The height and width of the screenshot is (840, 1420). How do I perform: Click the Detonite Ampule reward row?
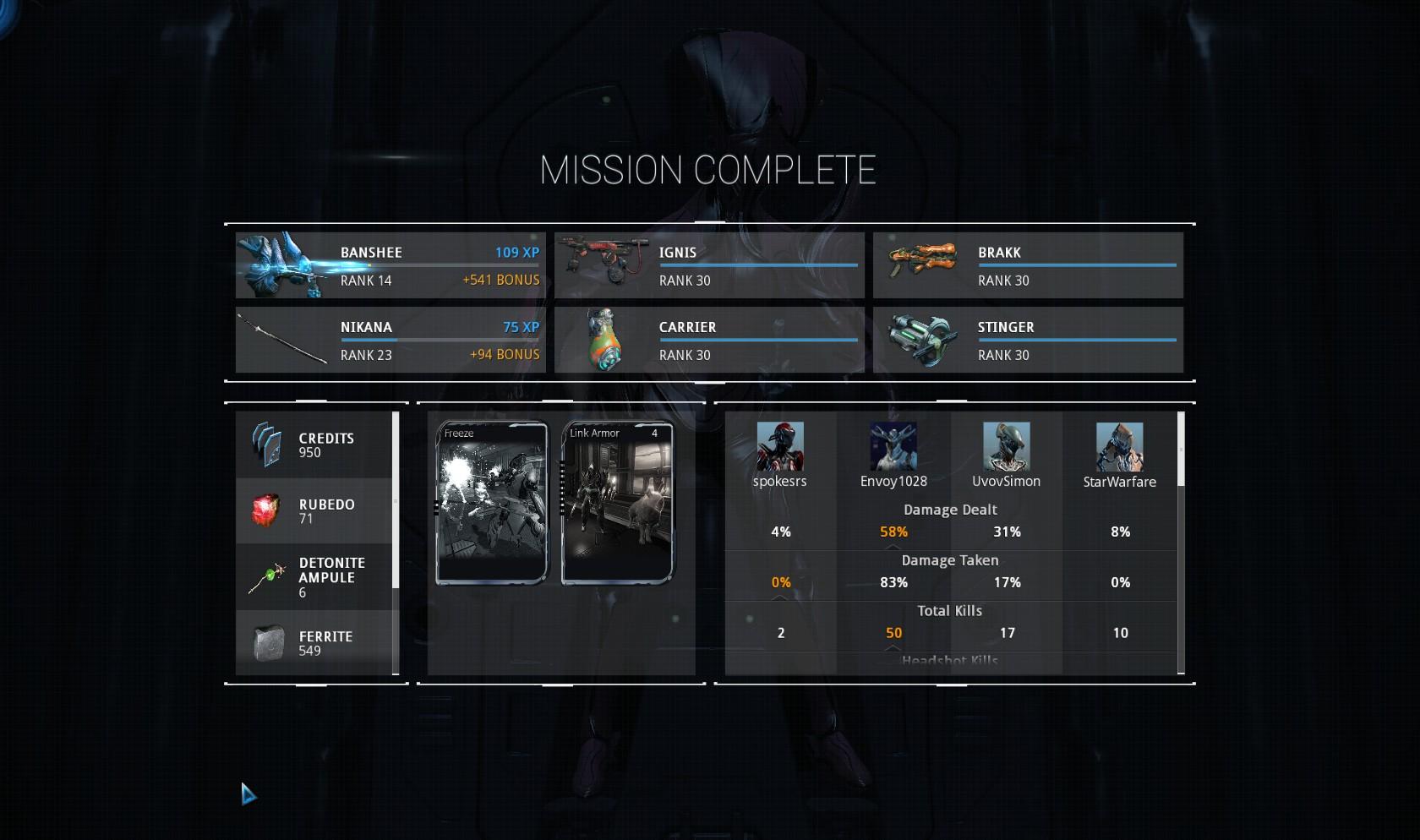pyautogui.click(x=314, y=577)
